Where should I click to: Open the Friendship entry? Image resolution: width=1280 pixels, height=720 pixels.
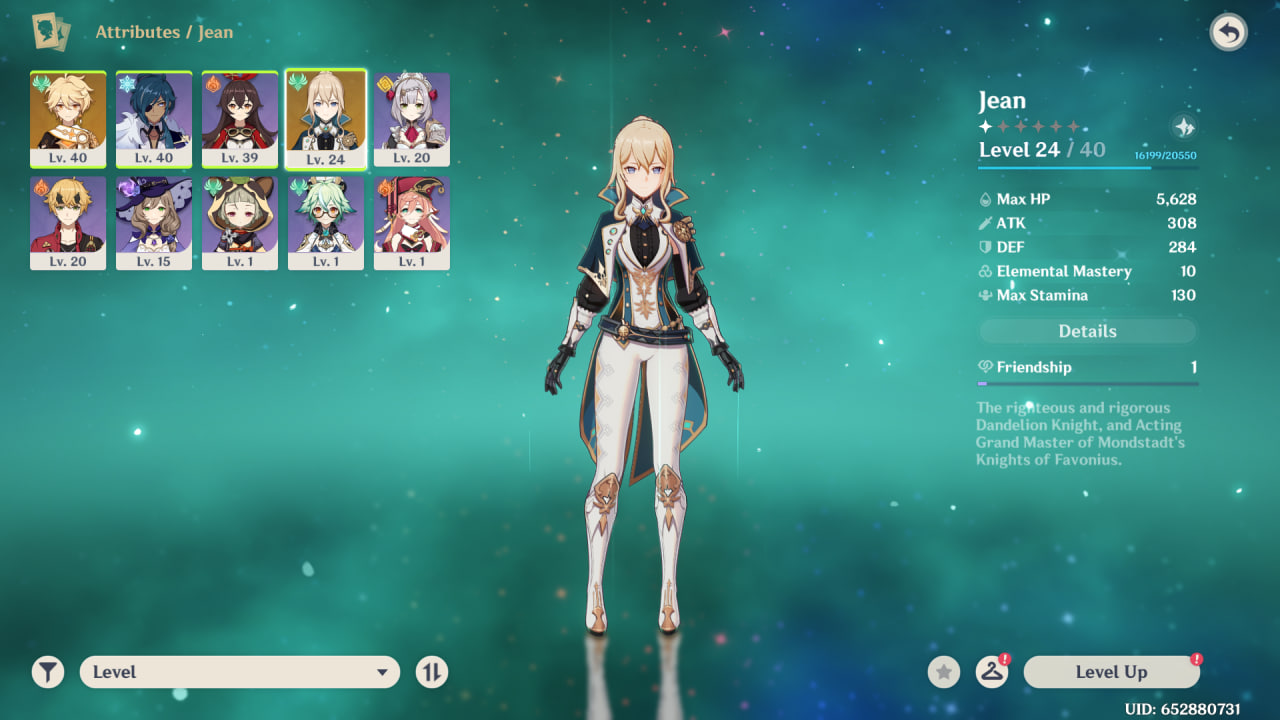(1087, 367)
